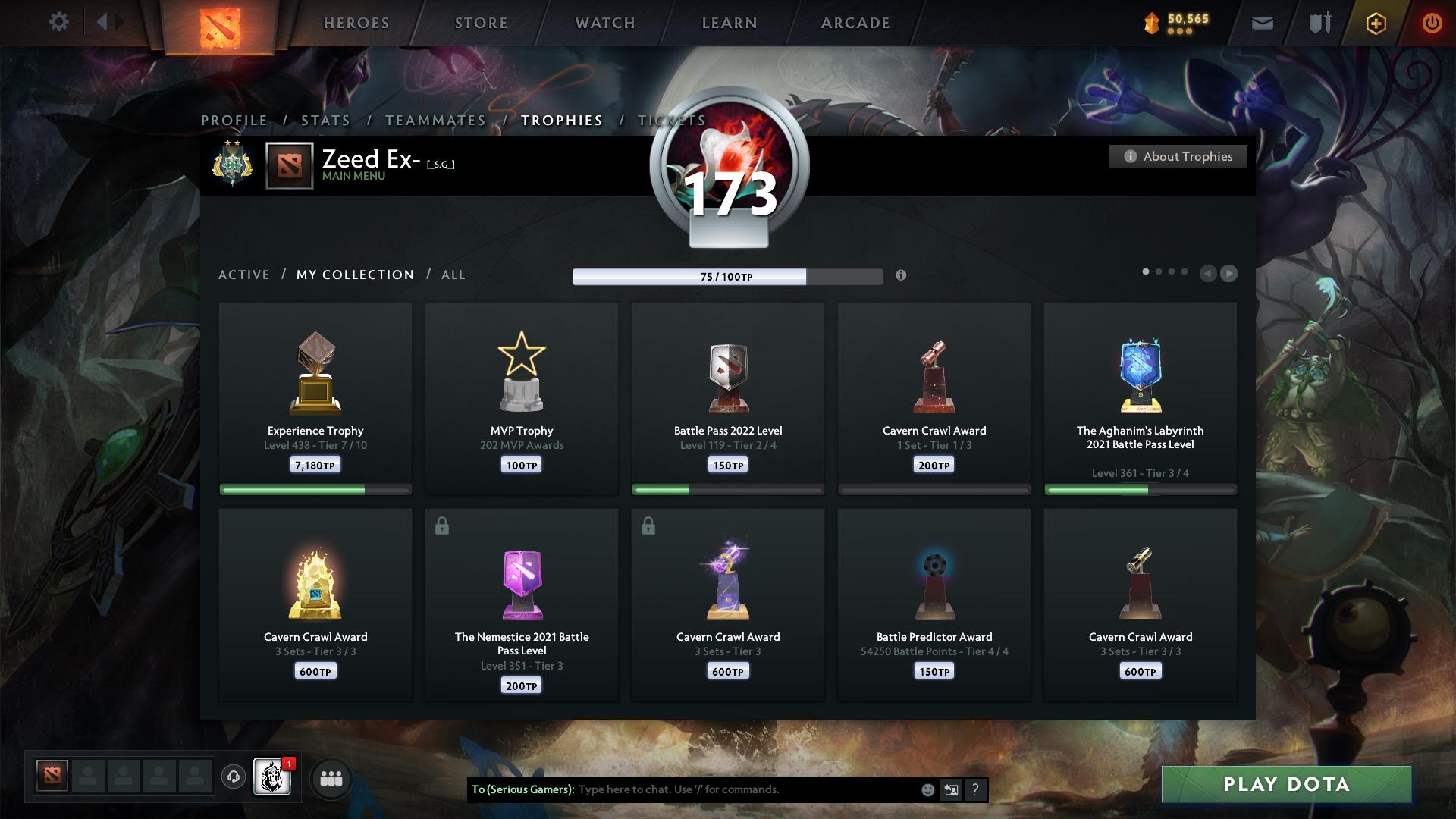Select the voice chat headset icon
Image resolution: width=1456 pixels, height=819 pixels.
[x=234, y=778]
